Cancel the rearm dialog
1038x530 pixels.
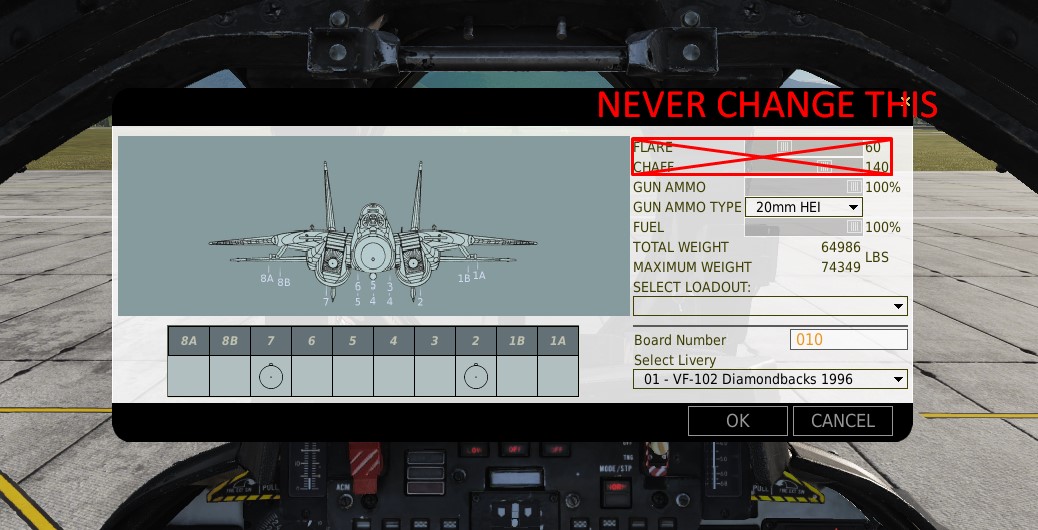point(842,421)
